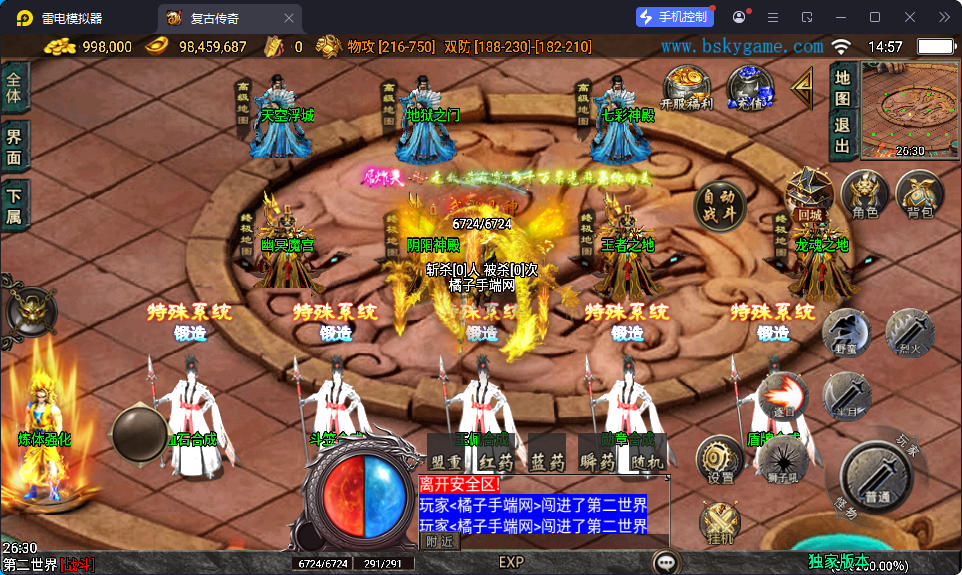Open the 角色 character sheet

point(865,195)
